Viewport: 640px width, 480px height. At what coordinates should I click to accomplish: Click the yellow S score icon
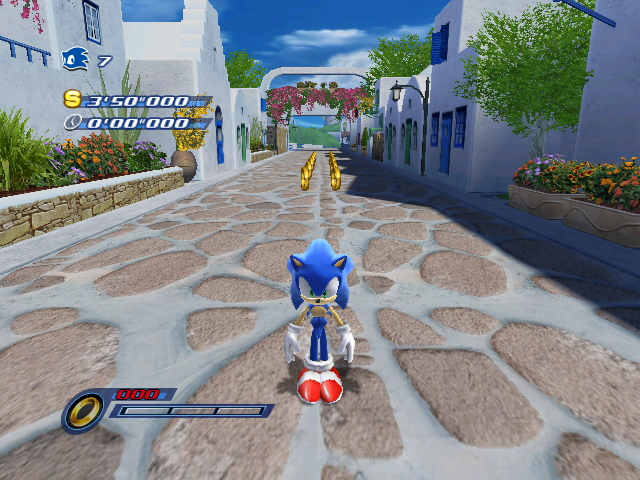(x=72, y=99)
